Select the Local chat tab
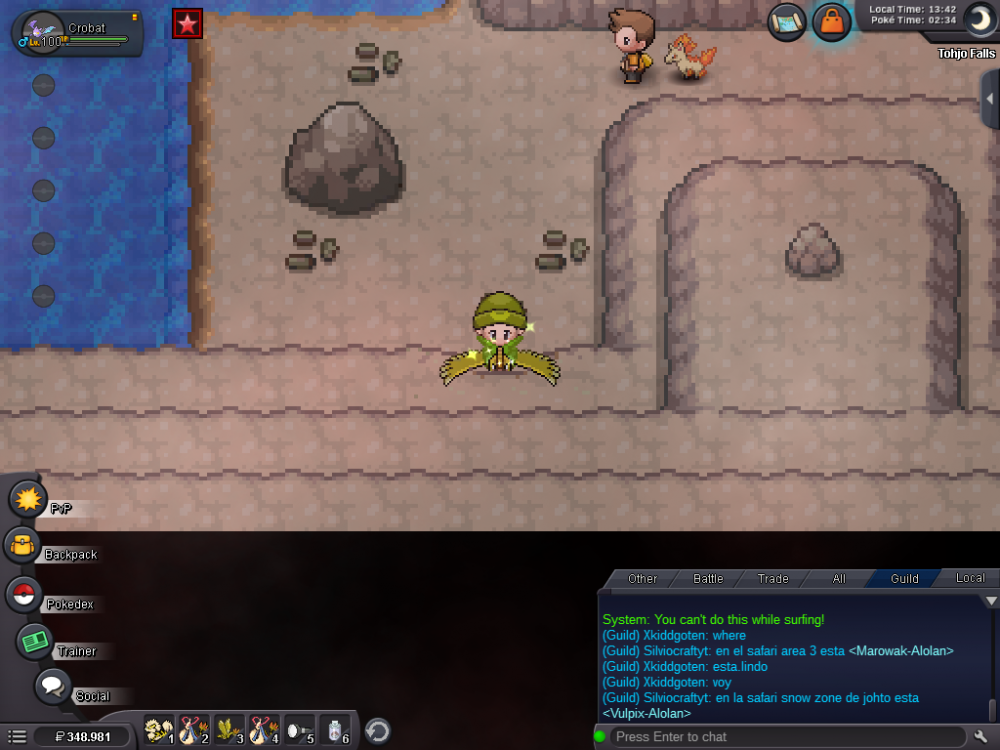1000x750 pixels. (969, 578)
